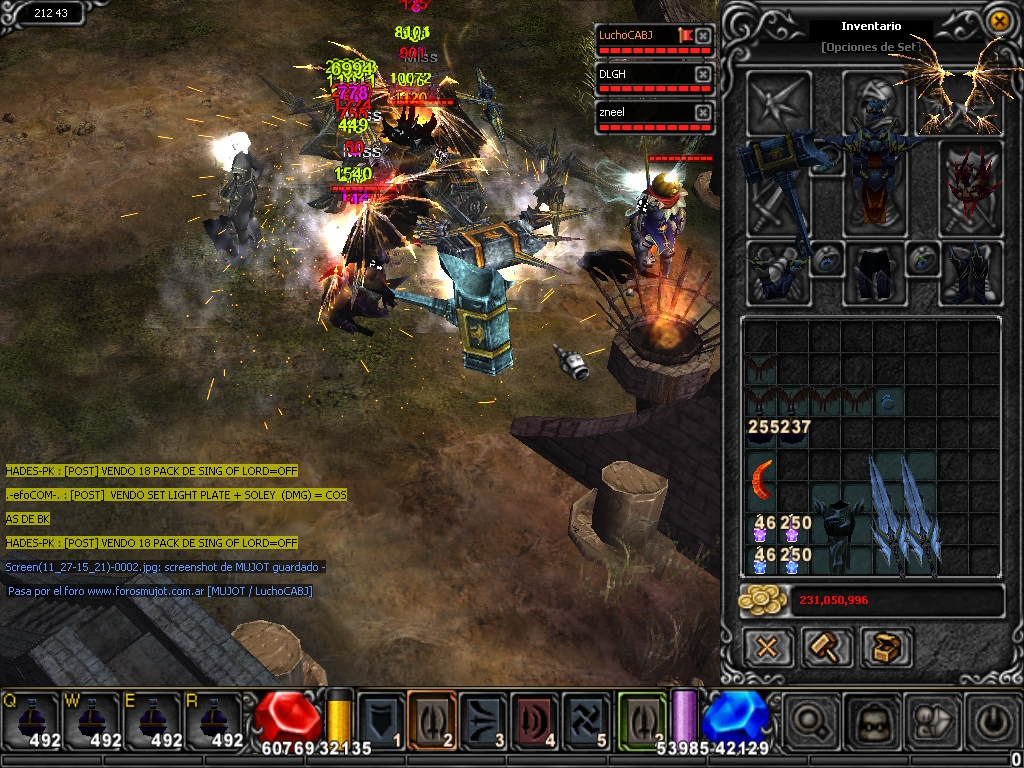Screen dimensions: 1024x768
Task: Select the equipped golden wings slot
Action: (958, 100)
